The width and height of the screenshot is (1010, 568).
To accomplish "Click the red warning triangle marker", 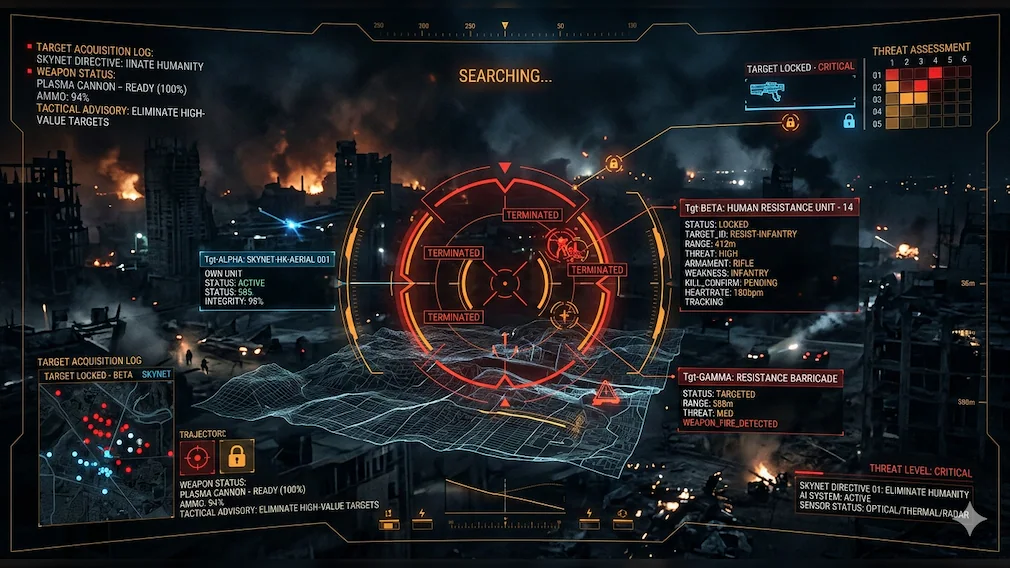I will pyautogui.click(x=605, y=393).
